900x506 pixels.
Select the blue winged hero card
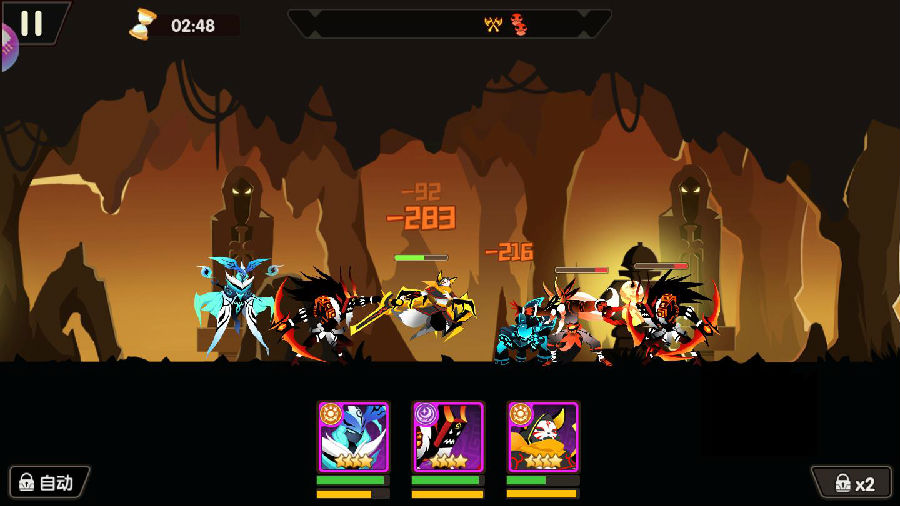pyautogui.click(x=353, y=437)
